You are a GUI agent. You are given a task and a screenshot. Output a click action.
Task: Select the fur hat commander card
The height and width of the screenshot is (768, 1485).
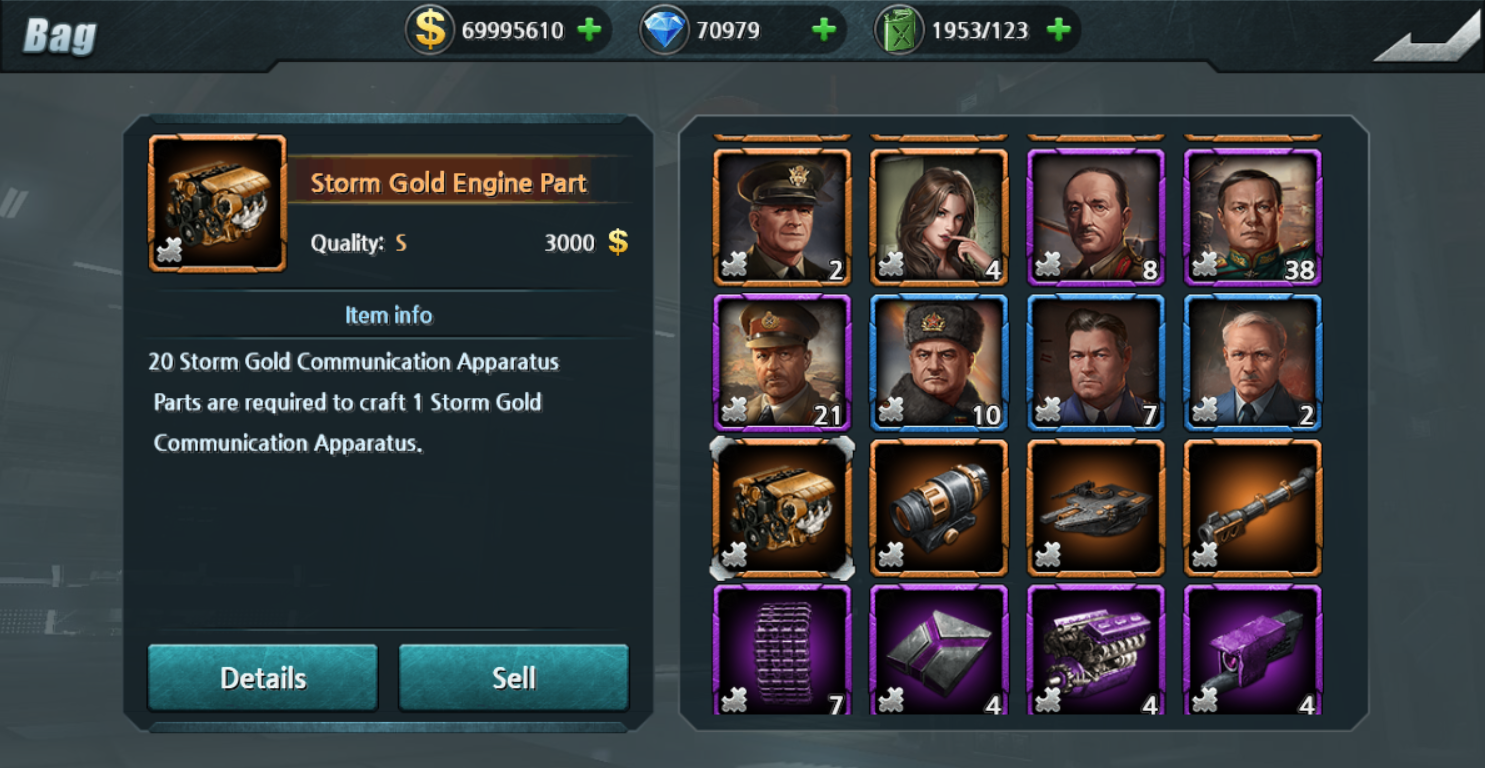[939, 362]
